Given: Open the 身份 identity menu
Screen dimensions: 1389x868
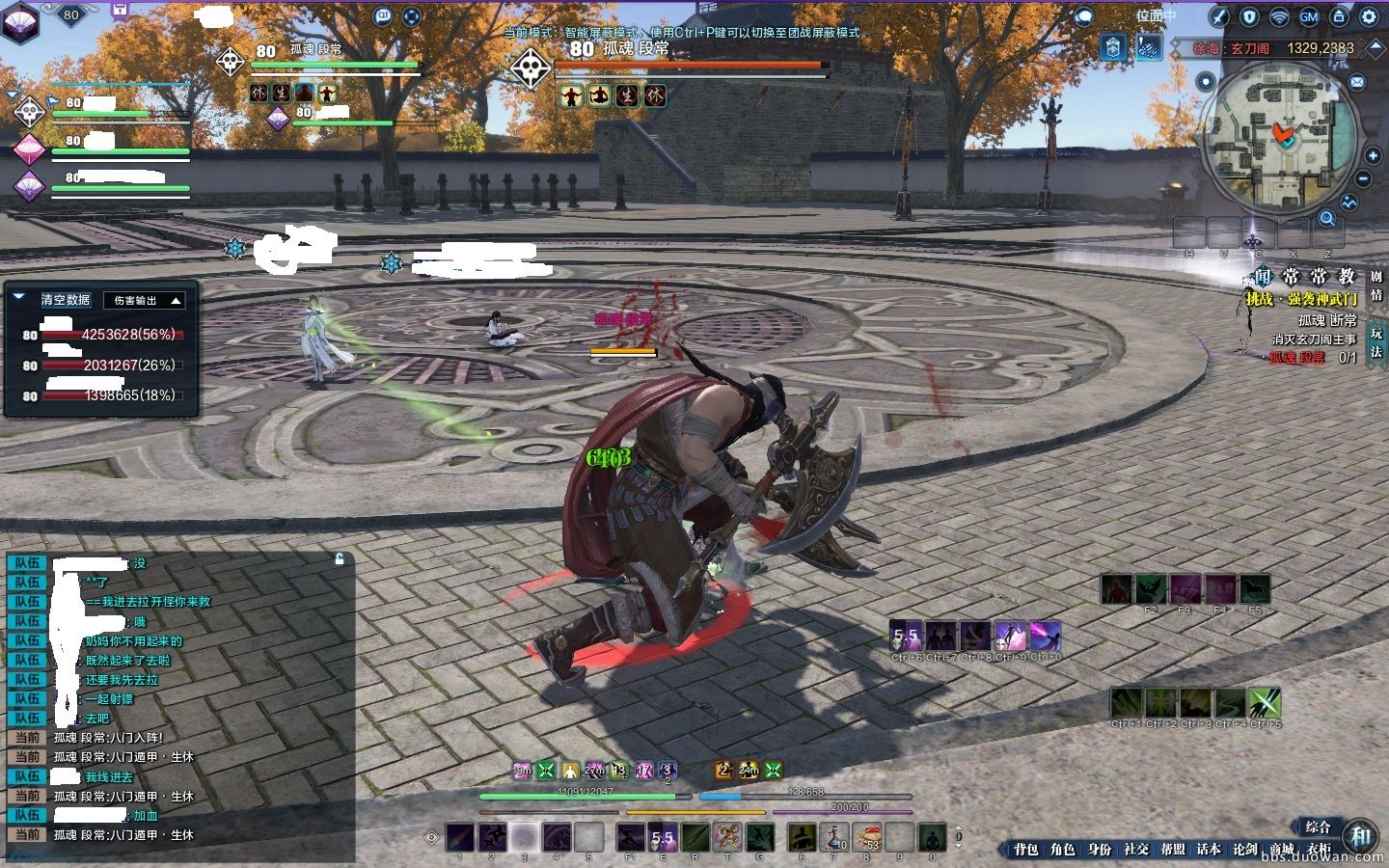Looking at the screenshot, I should point(1100,849).
